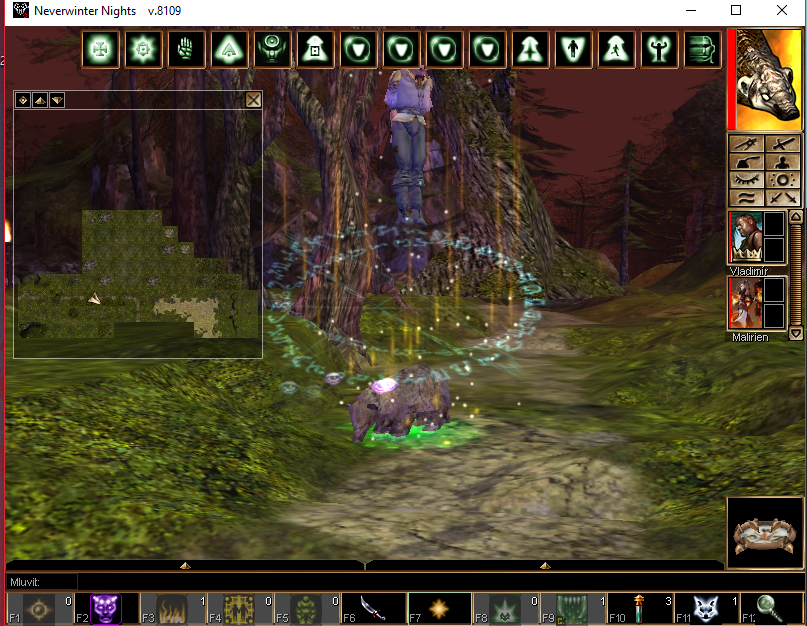This screenshot has height=626, width=807.
Task: Activate the white wolf head quickslot F11
Action: click(705, 609)
